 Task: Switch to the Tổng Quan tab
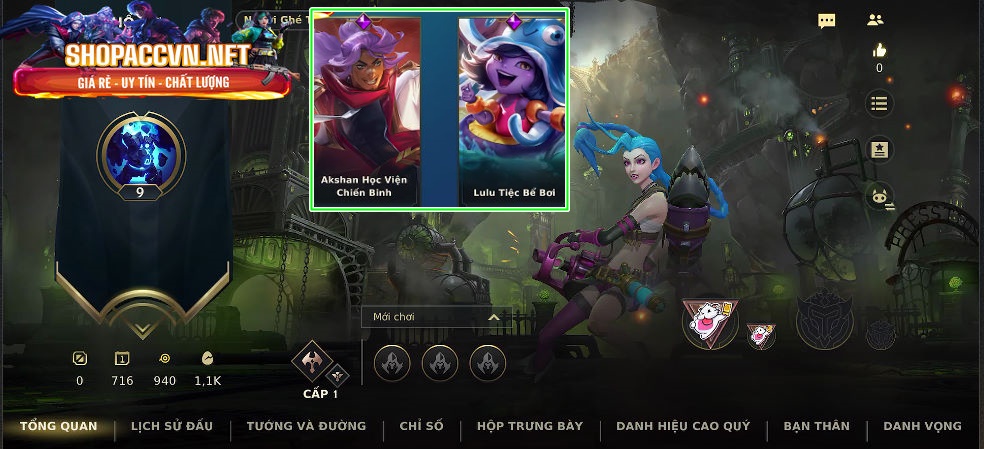[x=59, y=426]
